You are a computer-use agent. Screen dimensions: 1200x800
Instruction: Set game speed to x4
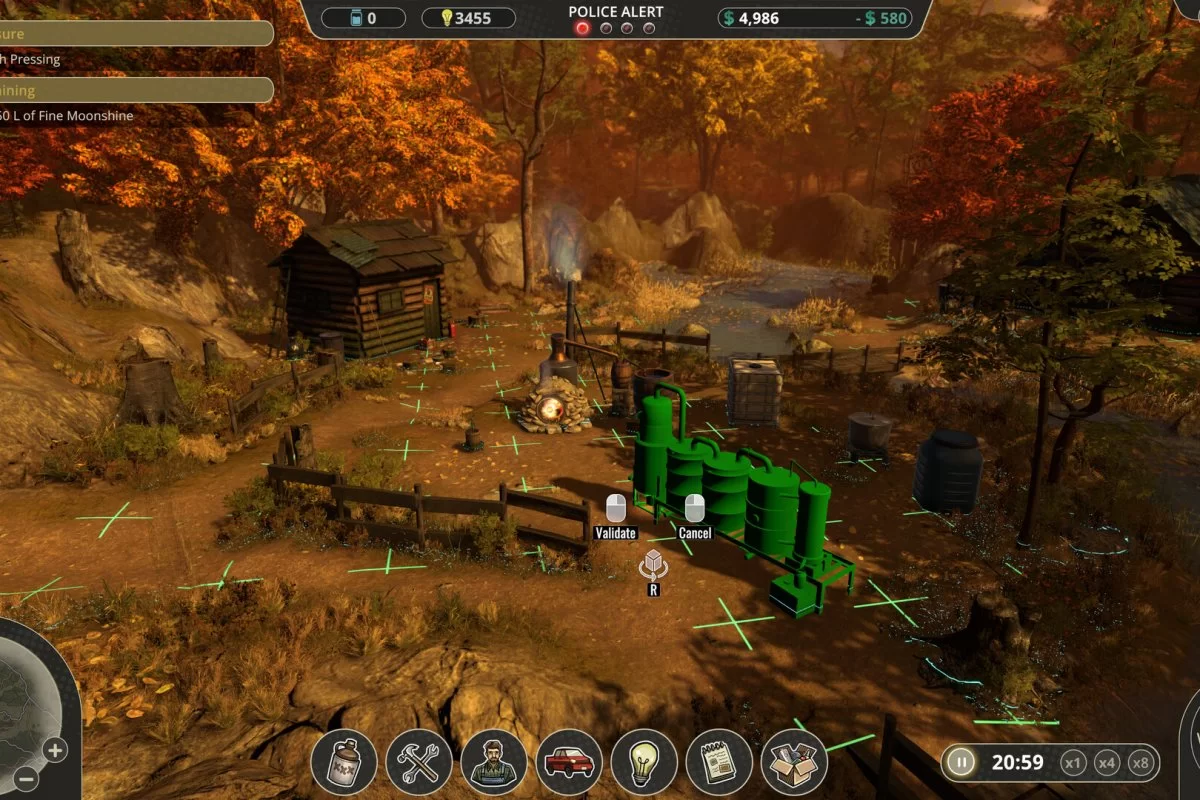pyautogui.click(x=1107, y=763)
